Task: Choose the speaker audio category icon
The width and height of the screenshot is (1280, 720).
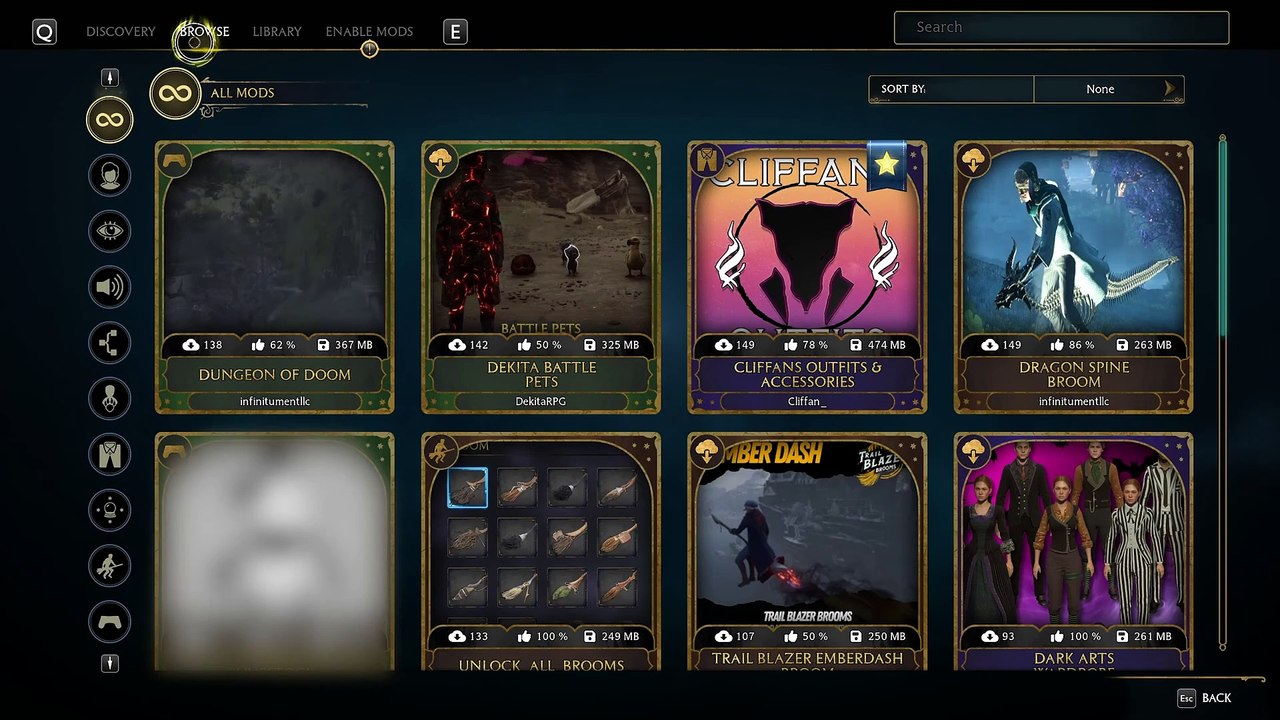Action: point(110,288)
